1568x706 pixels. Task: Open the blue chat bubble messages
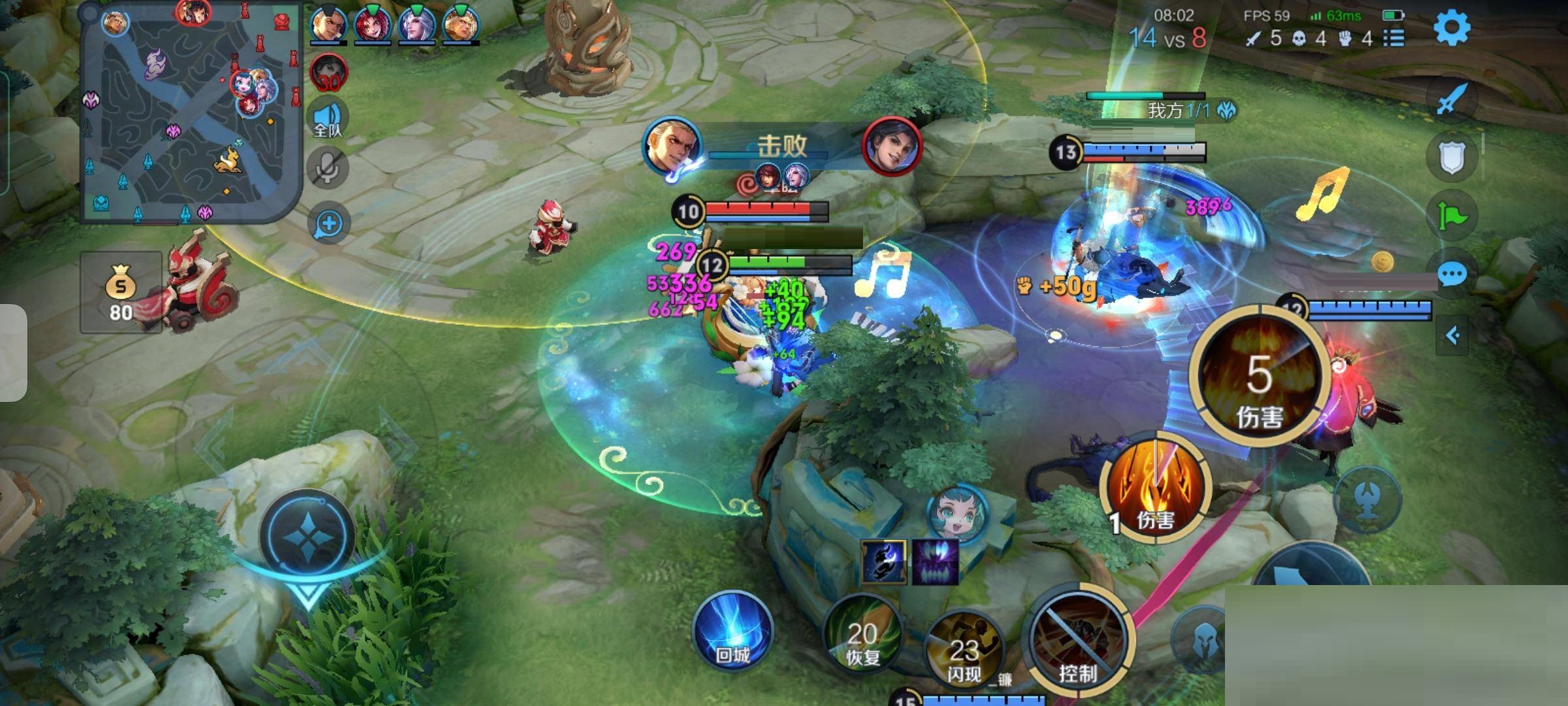tap(1451, 275)
